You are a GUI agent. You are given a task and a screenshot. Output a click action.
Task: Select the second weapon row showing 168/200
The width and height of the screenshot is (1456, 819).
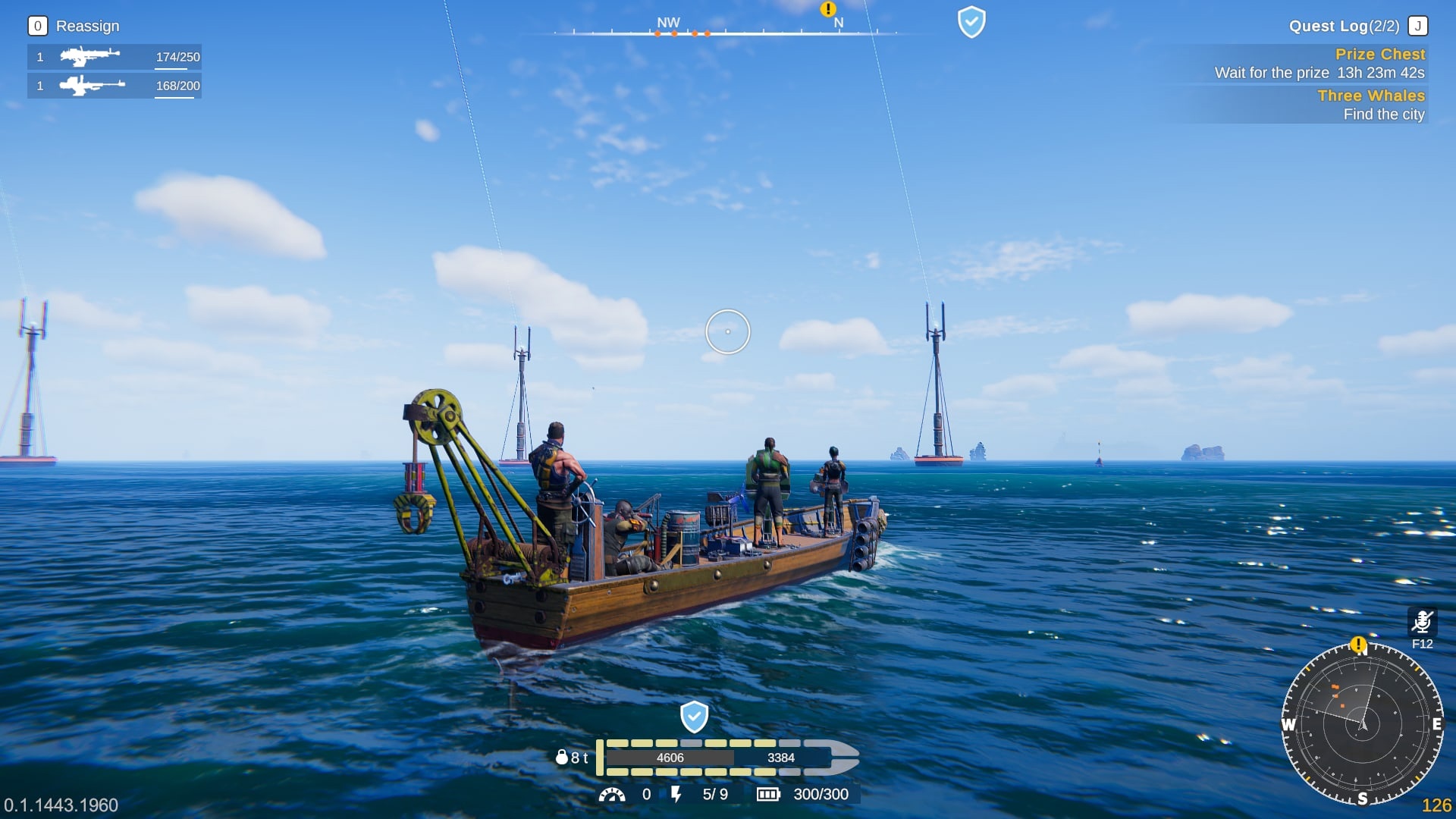[114, 86]
